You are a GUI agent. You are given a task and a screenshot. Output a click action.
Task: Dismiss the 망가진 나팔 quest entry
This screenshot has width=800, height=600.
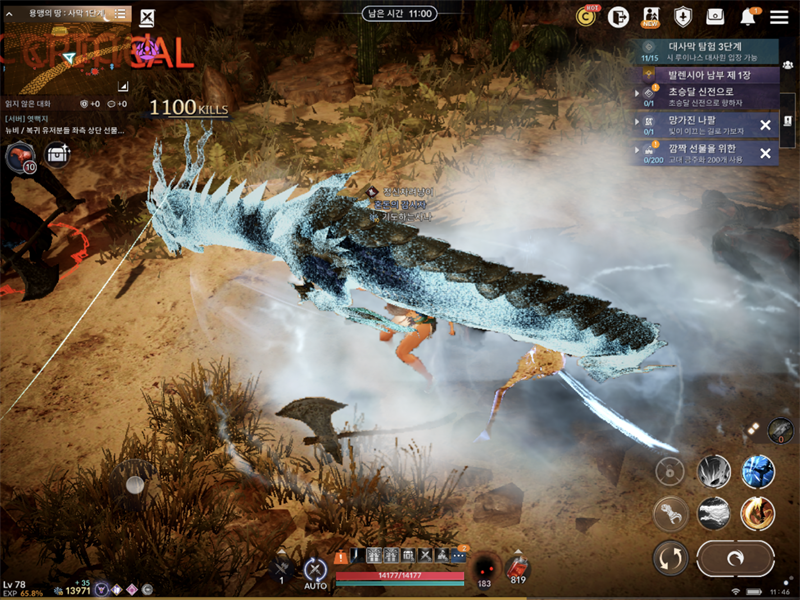coord(765,125)
